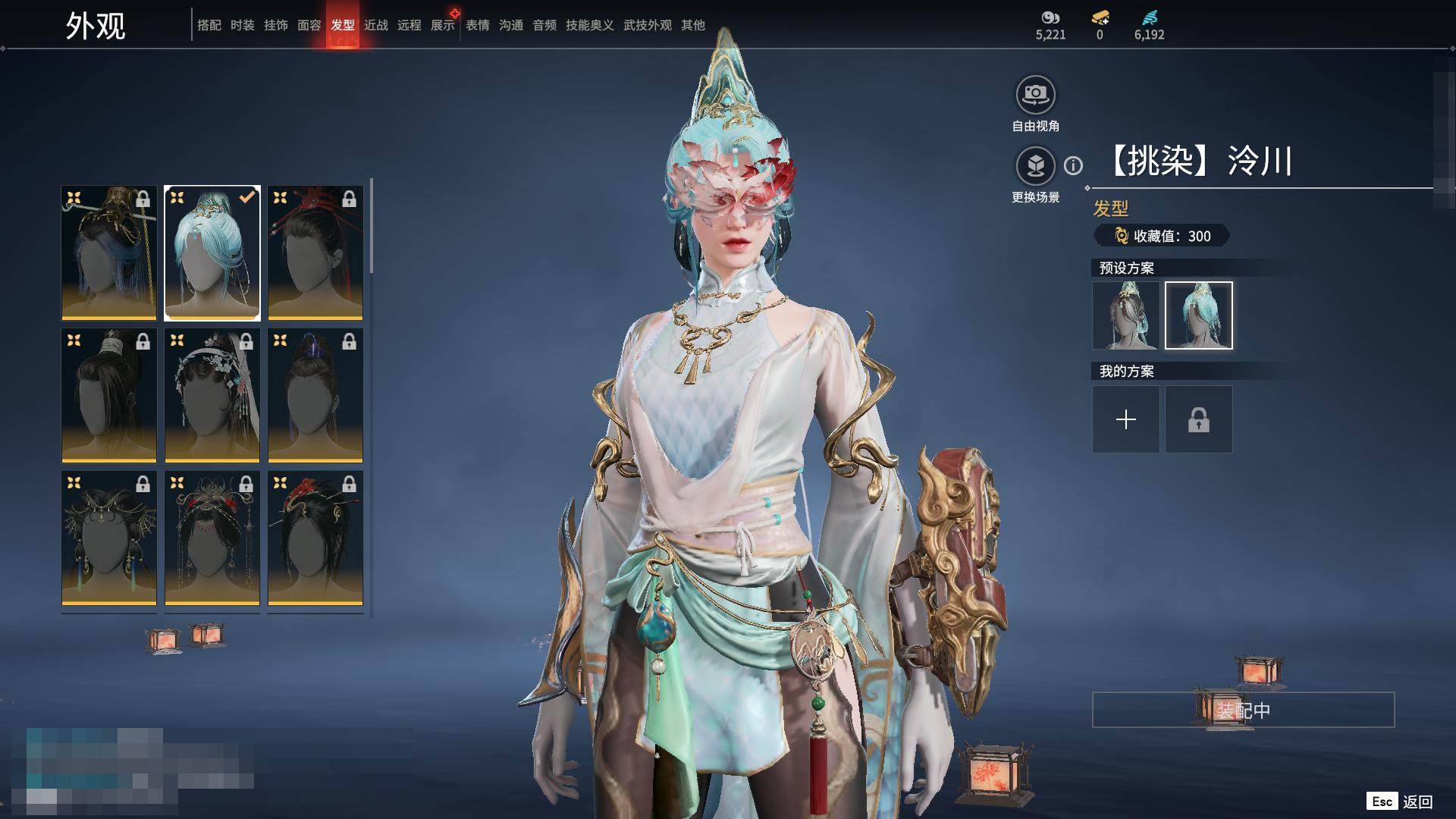1456x819 pixels.
Task: Open the info icon beside hairstyle name
Action: (x=1073, y=165)
